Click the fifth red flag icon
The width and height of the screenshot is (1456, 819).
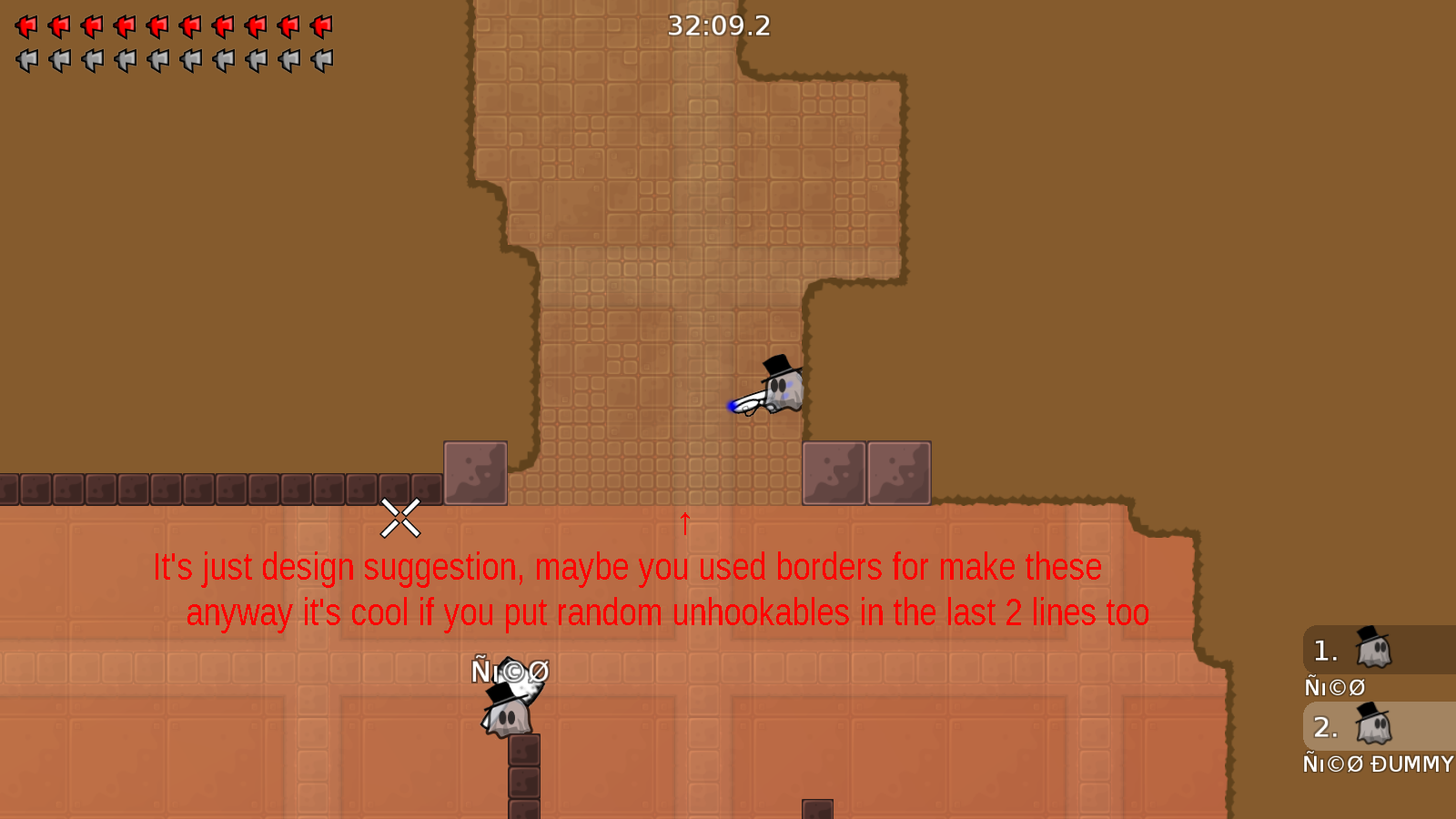click(157, 25)
